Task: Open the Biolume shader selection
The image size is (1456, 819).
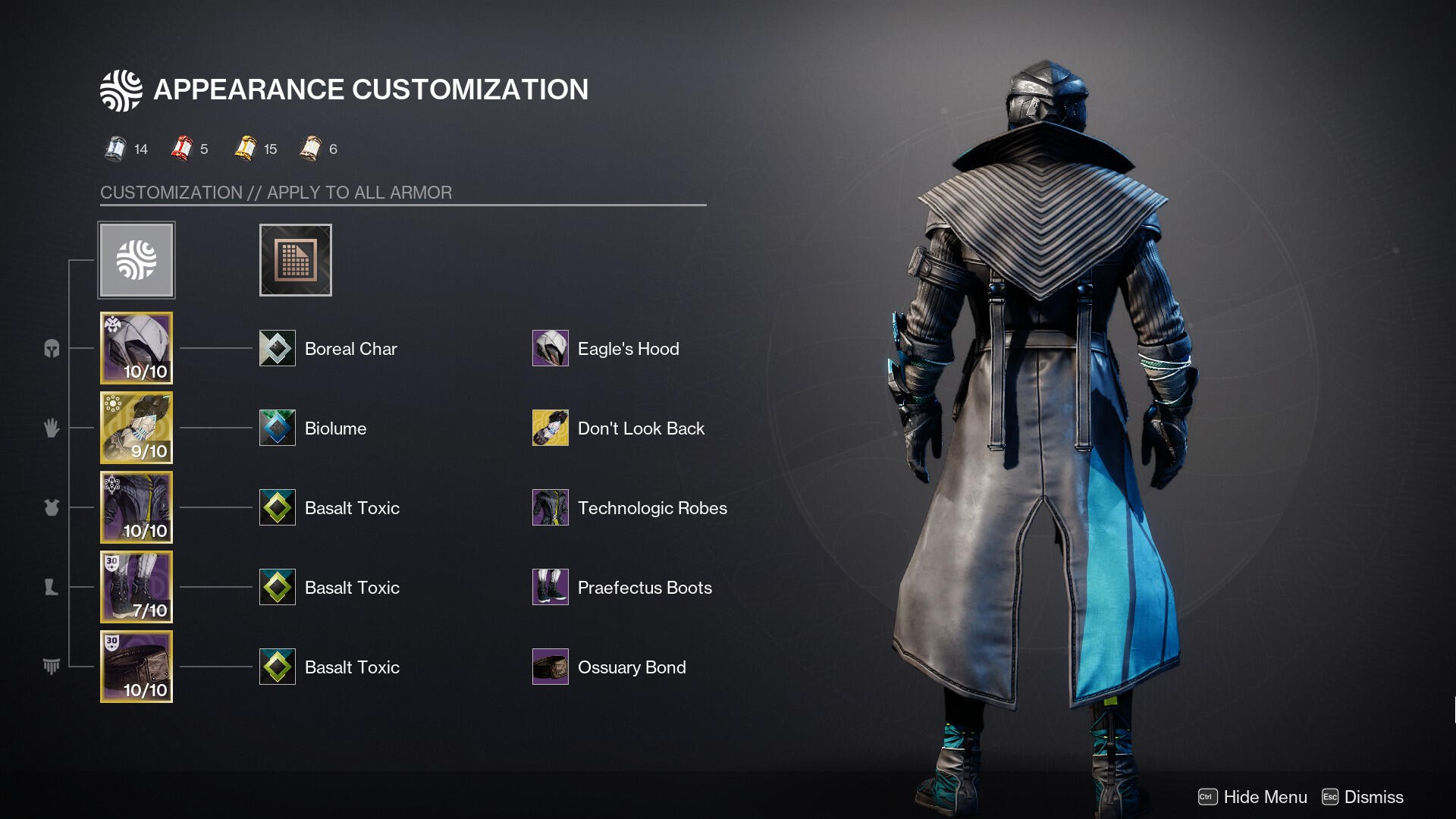Action: pyautogui.click(x=278, y=428)
